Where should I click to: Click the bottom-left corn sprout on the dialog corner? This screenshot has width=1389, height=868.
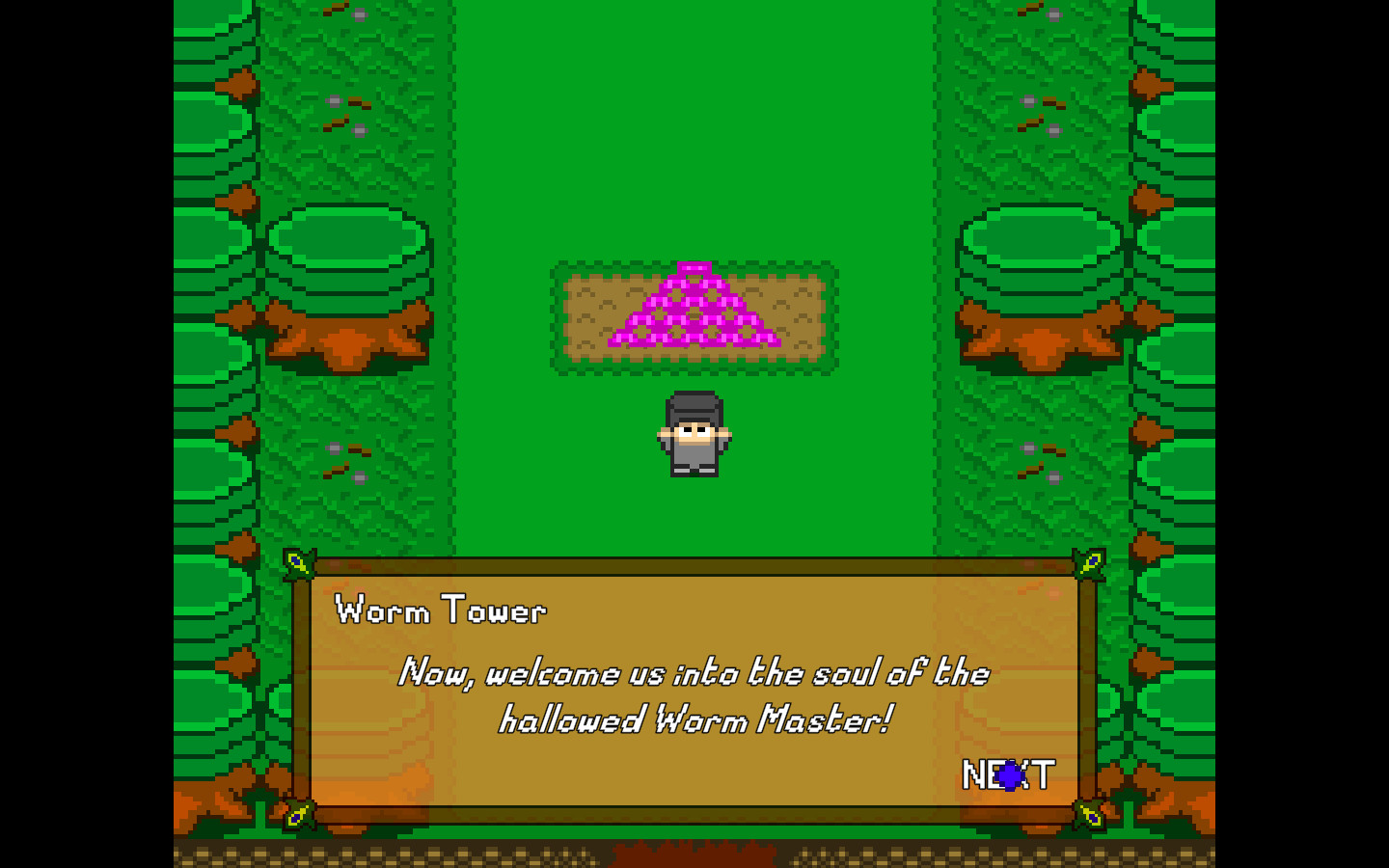299,815
